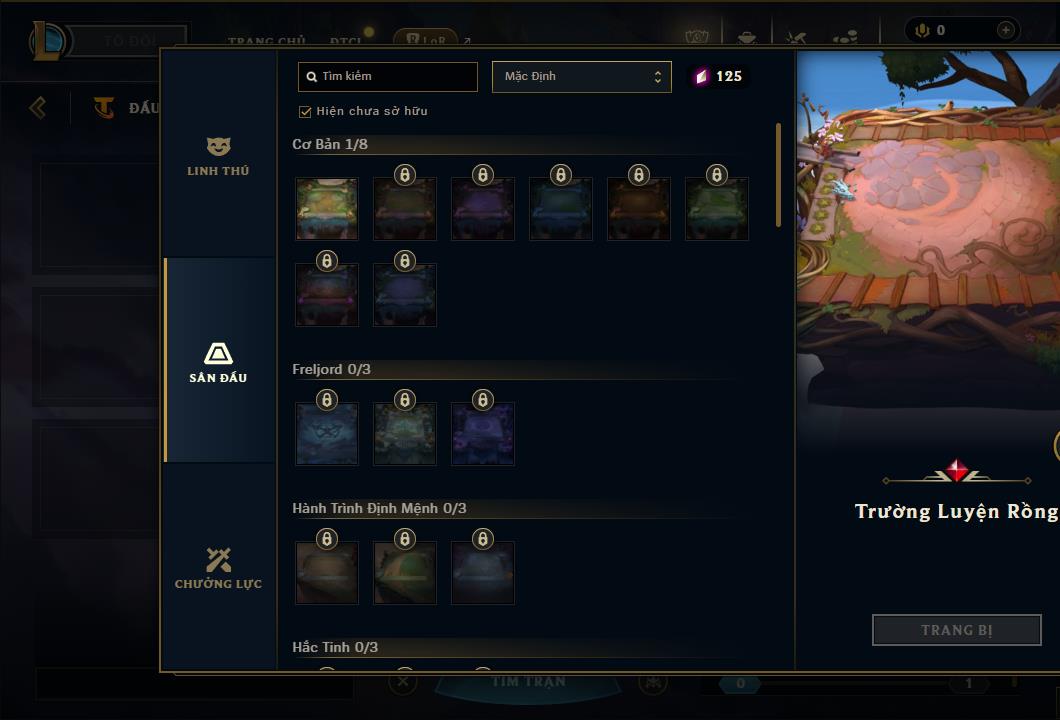Open the Chưởng Lực tab
The image size is (1060, 720).
tap(218, 568)
